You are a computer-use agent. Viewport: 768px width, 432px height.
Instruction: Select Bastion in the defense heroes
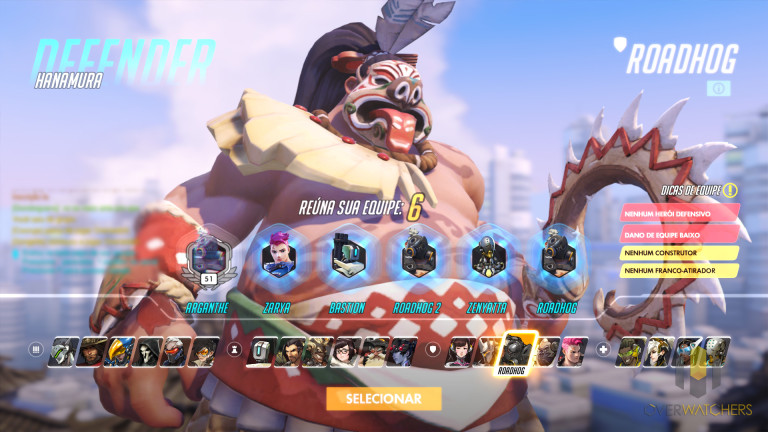coord(262,351)
